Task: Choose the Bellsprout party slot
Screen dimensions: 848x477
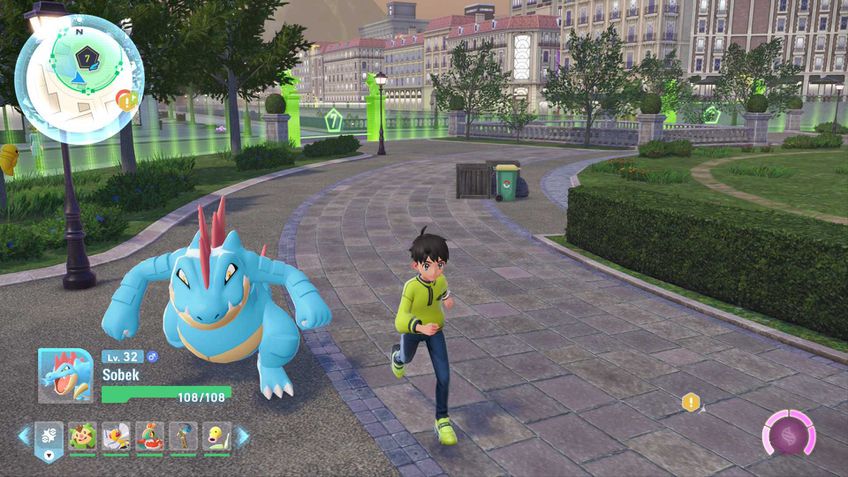Action: point(217,436)
